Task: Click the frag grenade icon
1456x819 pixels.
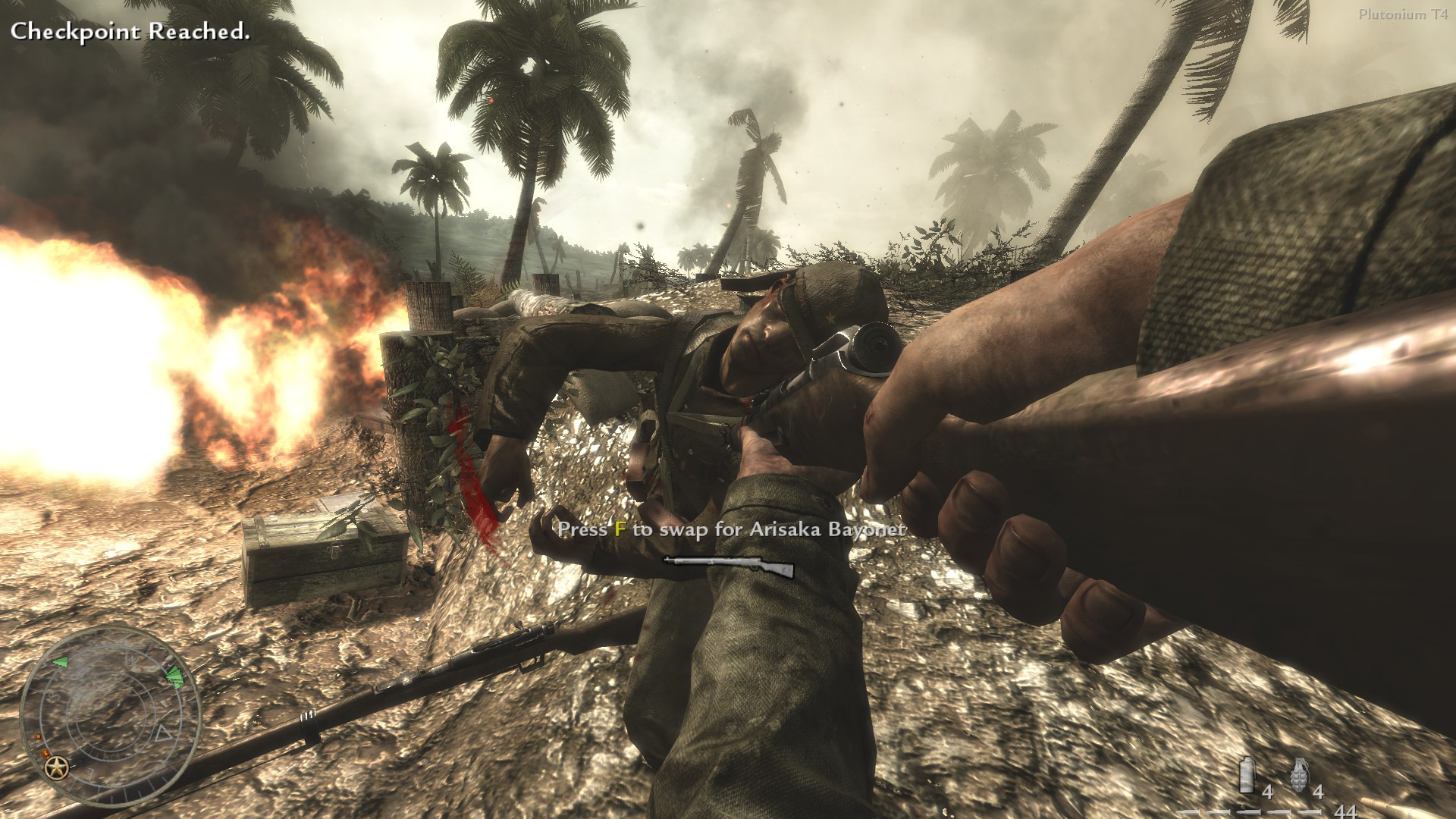Action: (1301, 775)
